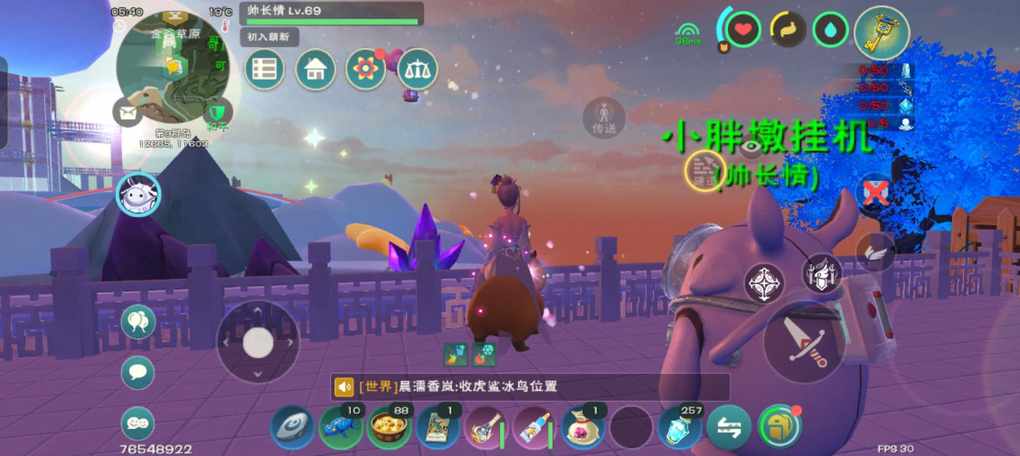Open the chat speech bubble button
Image resolution: width=1020 pixels, height=456 pixels.
point(137,372)
